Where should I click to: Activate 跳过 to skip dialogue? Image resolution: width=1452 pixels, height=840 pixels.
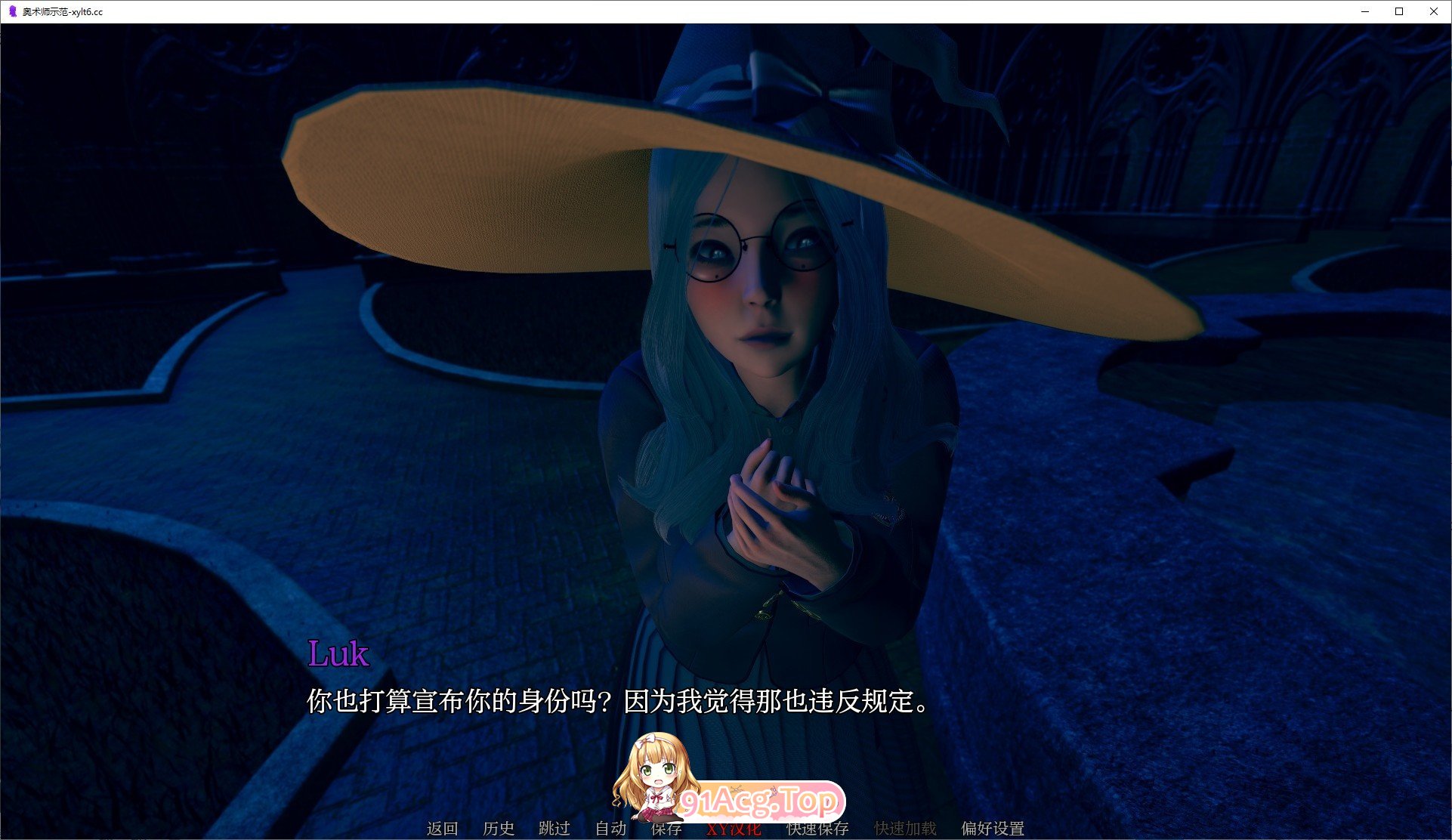[x=554, y=829]
